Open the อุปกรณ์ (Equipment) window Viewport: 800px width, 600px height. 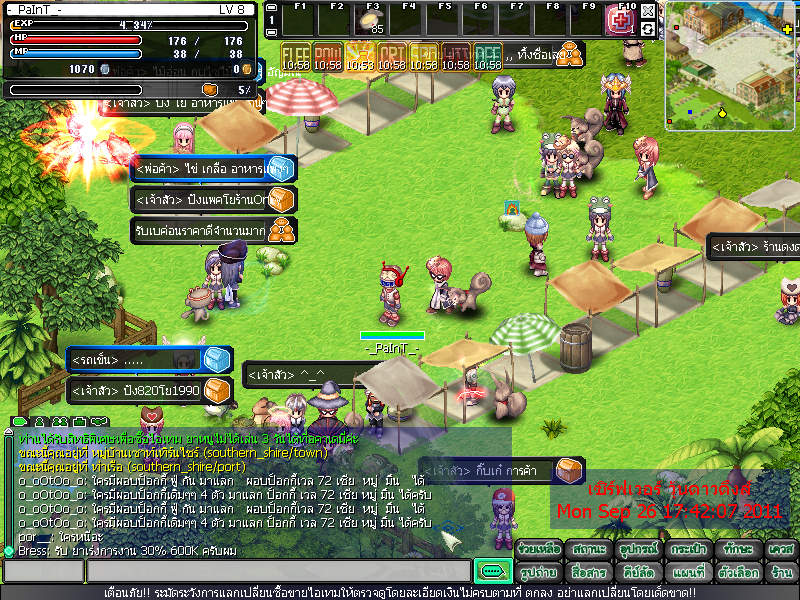(x=636, y=550)
